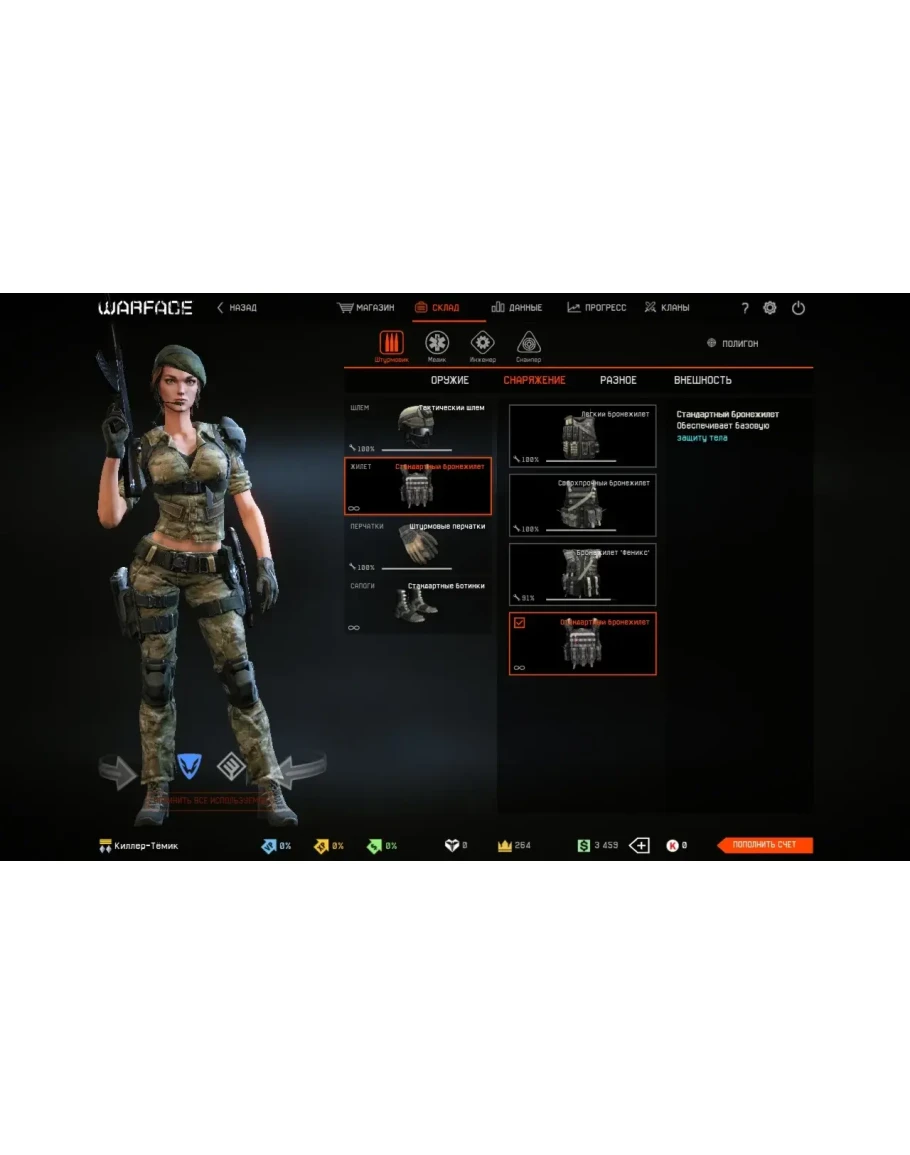Choose the Легкий бронежилет vest
This screenshot has width=910, height=1155.
(x=582, y=436)
